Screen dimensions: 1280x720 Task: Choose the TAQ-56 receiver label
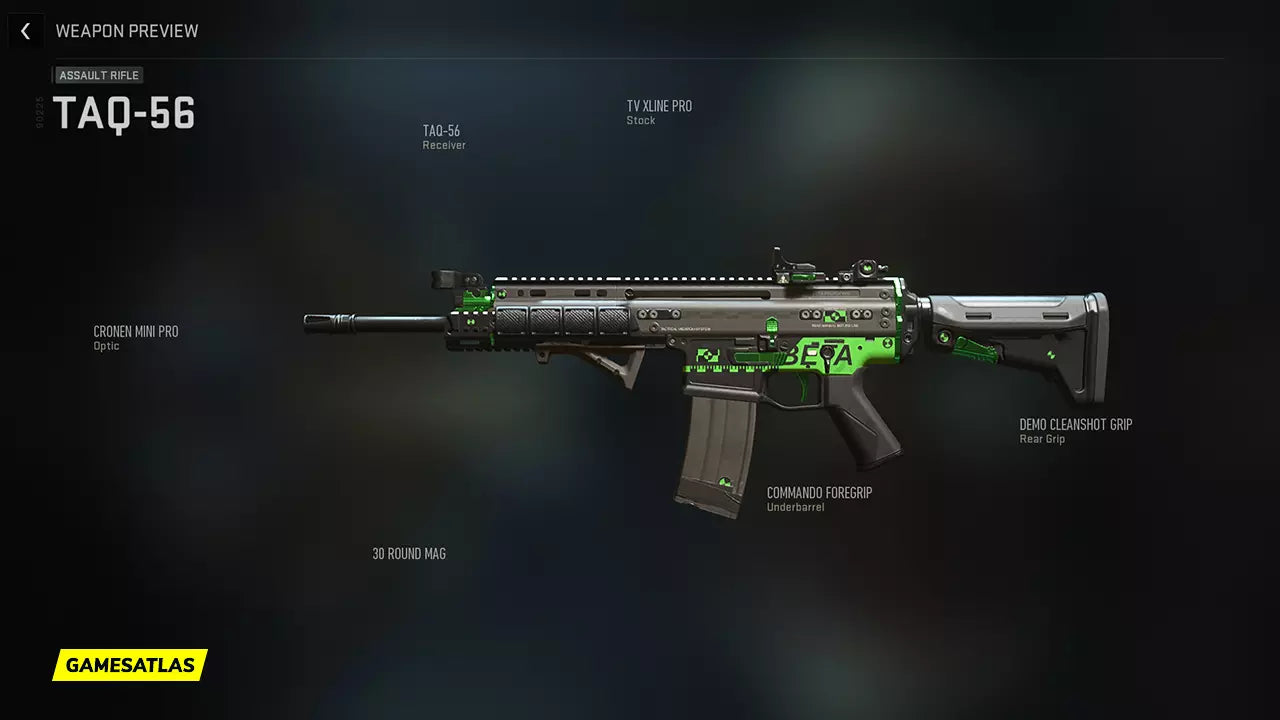click(443, 137)
